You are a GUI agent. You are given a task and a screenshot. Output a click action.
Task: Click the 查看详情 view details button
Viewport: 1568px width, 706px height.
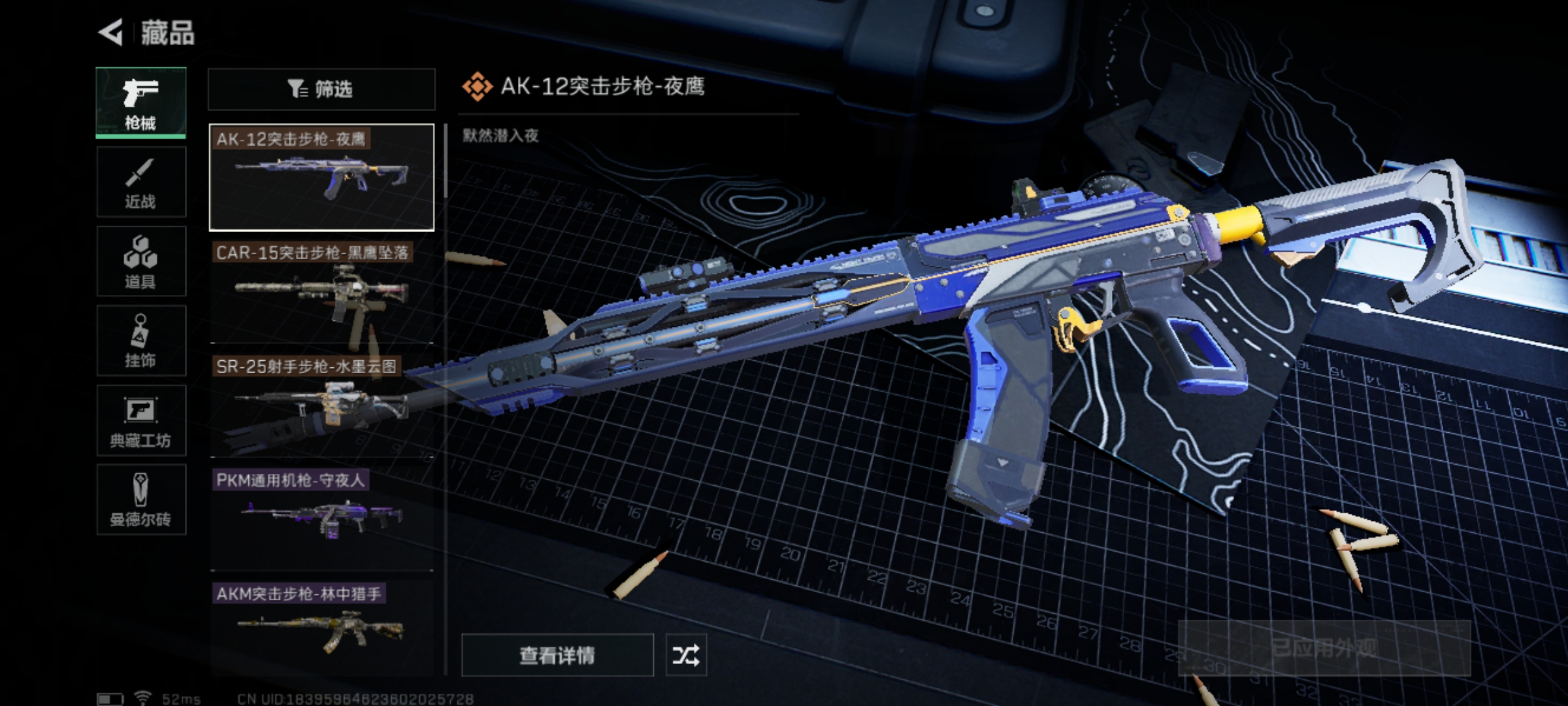pos(557,655)
